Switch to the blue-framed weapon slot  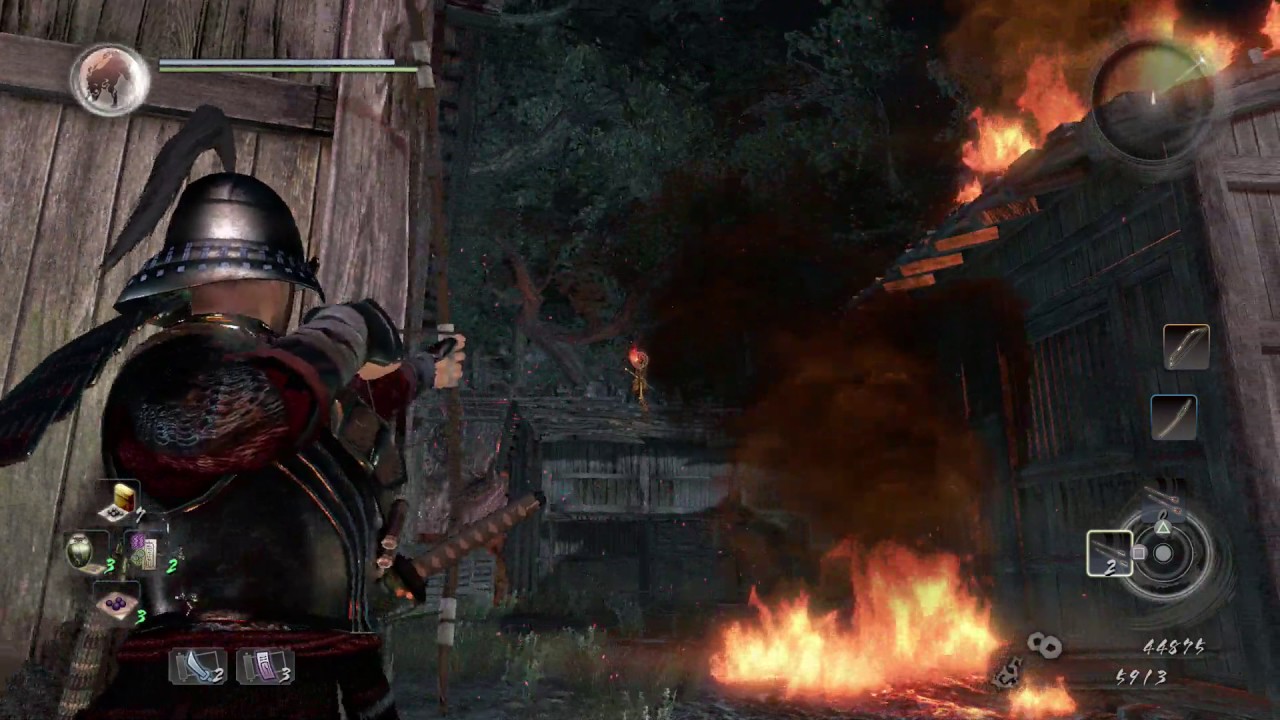pos(1173,416)
